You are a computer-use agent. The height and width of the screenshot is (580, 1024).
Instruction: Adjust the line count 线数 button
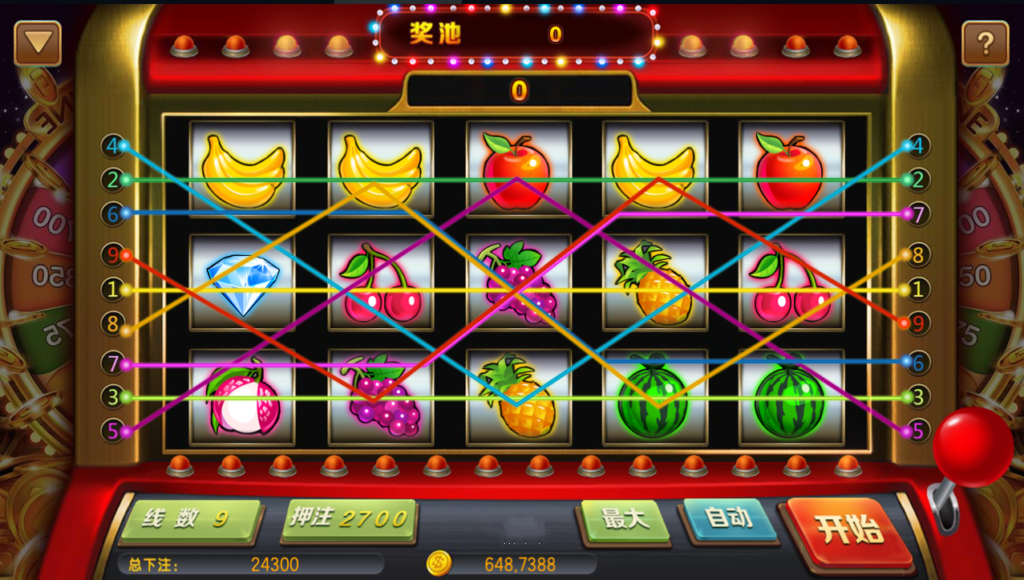[188, 520]
